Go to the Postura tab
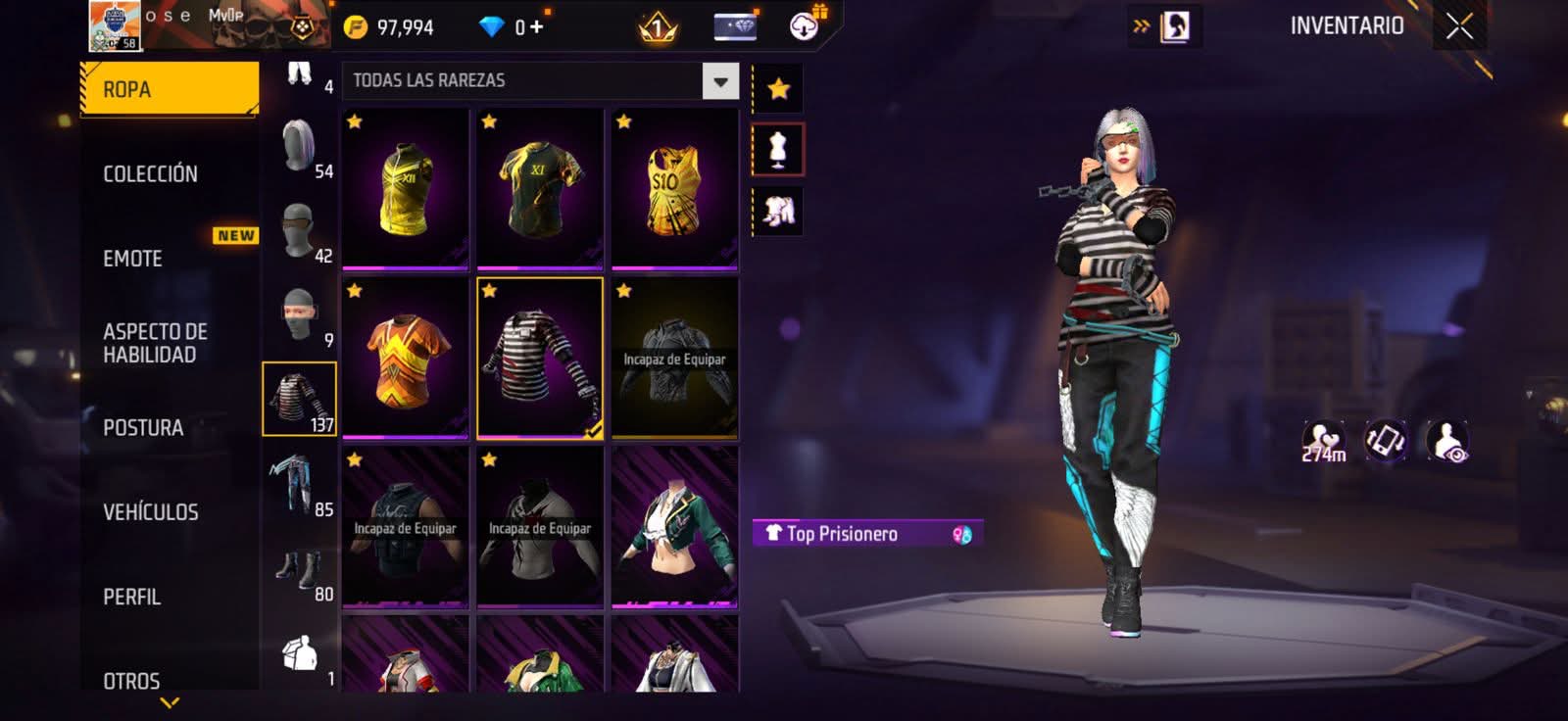This screenshot has height=721, width=1568. (x=143, y=427)
